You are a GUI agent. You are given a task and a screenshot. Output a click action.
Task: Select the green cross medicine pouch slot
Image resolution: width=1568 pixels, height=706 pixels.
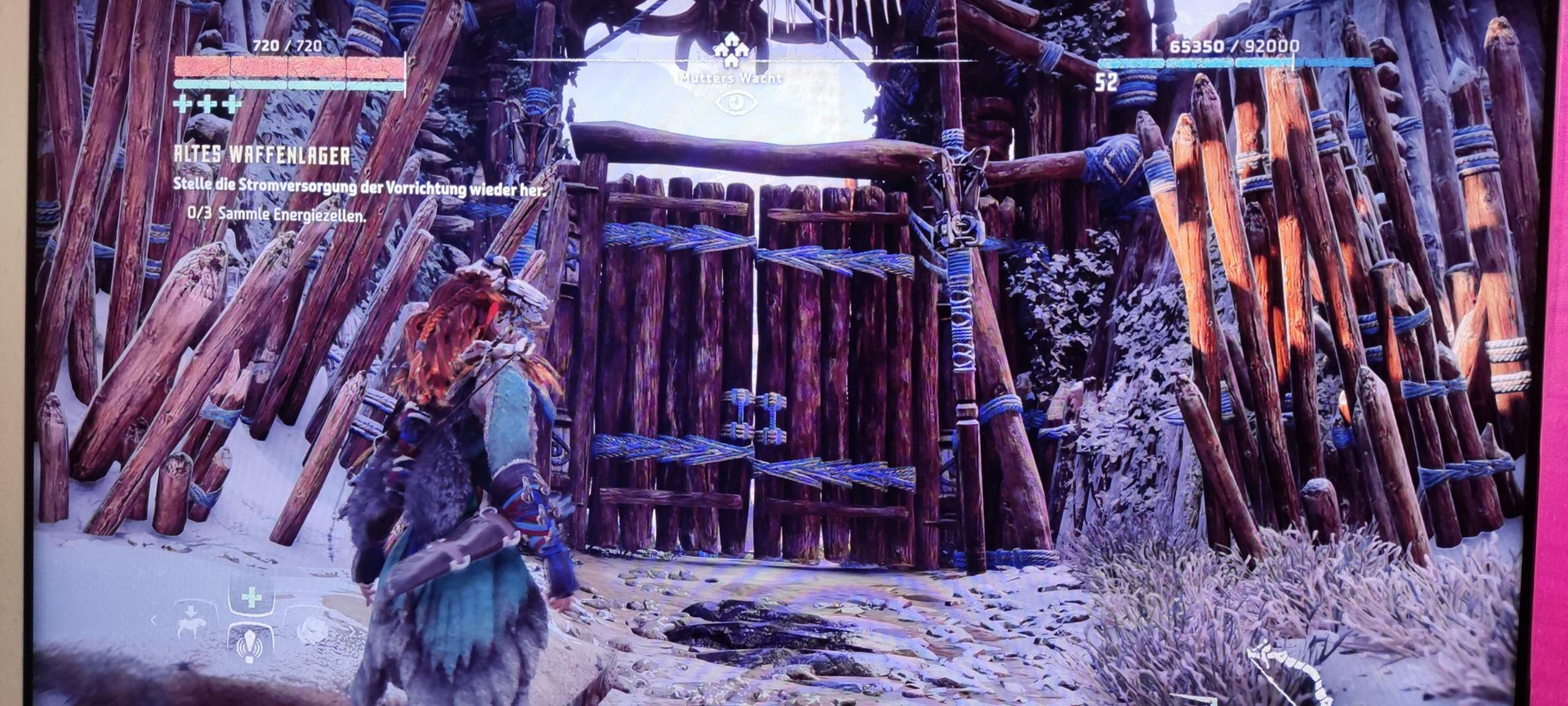tap(251, 599)
